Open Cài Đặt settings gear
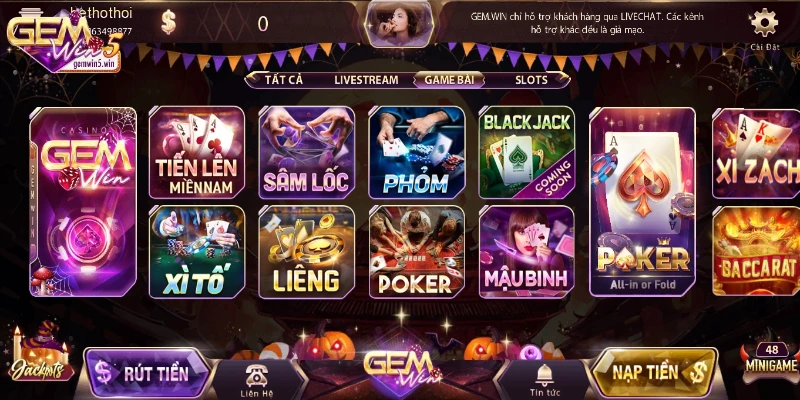 pos(764,26)
